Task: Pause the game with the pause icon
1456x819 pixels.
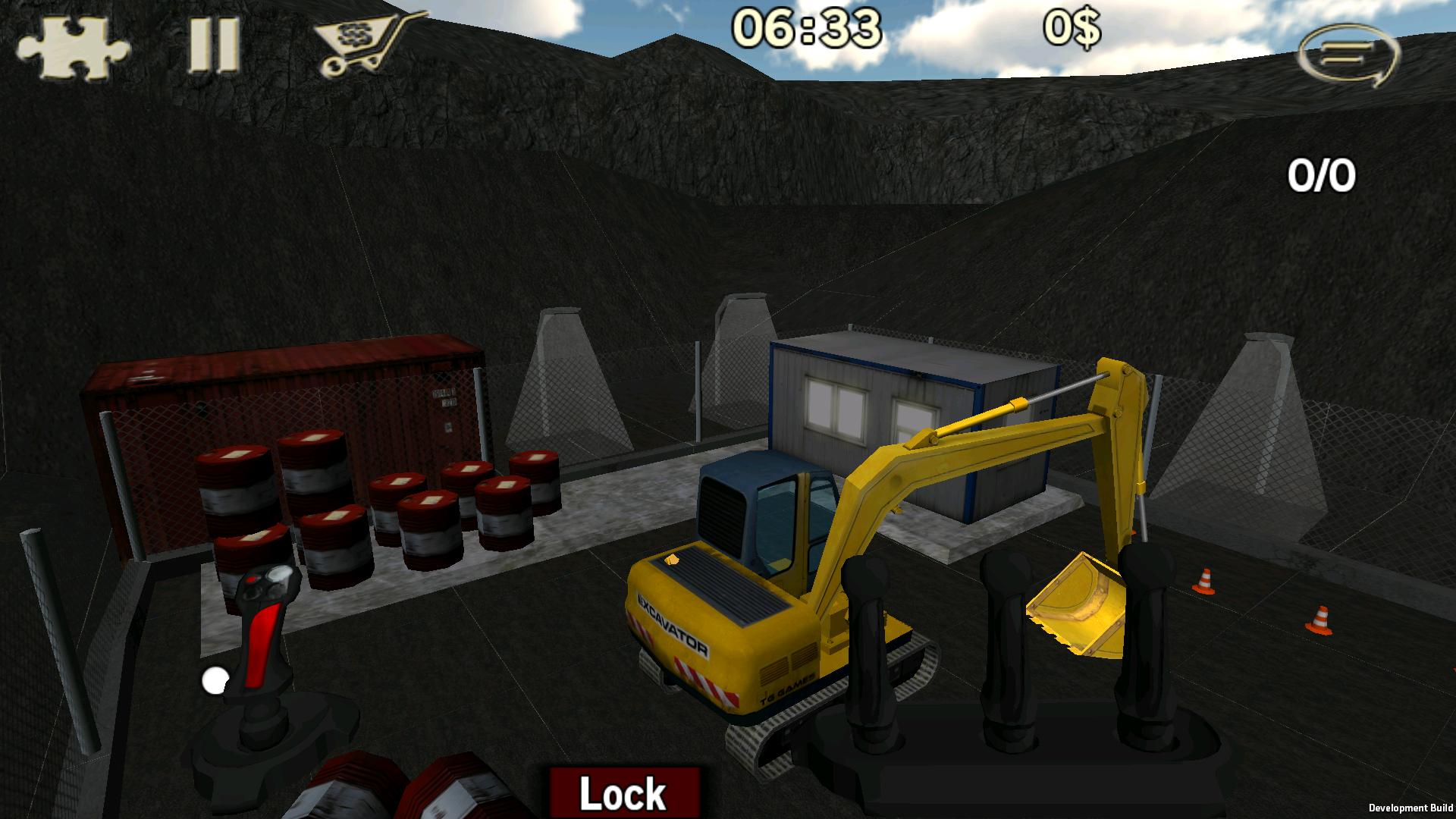Action: click(x=212, y=45)
